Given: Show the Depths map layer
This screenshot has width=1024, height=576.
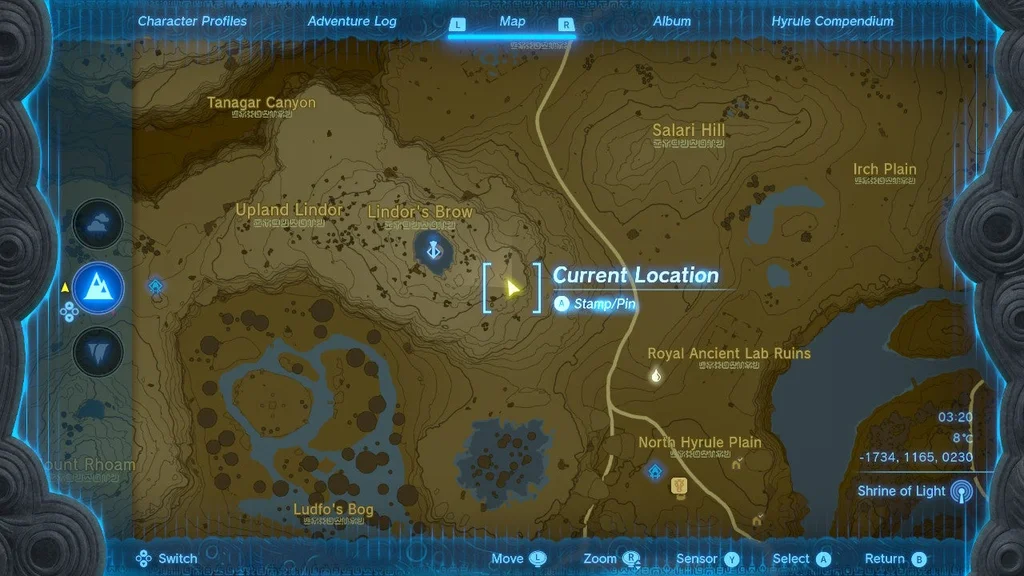Looking at the screenshot, I should [x=98, y=351].
